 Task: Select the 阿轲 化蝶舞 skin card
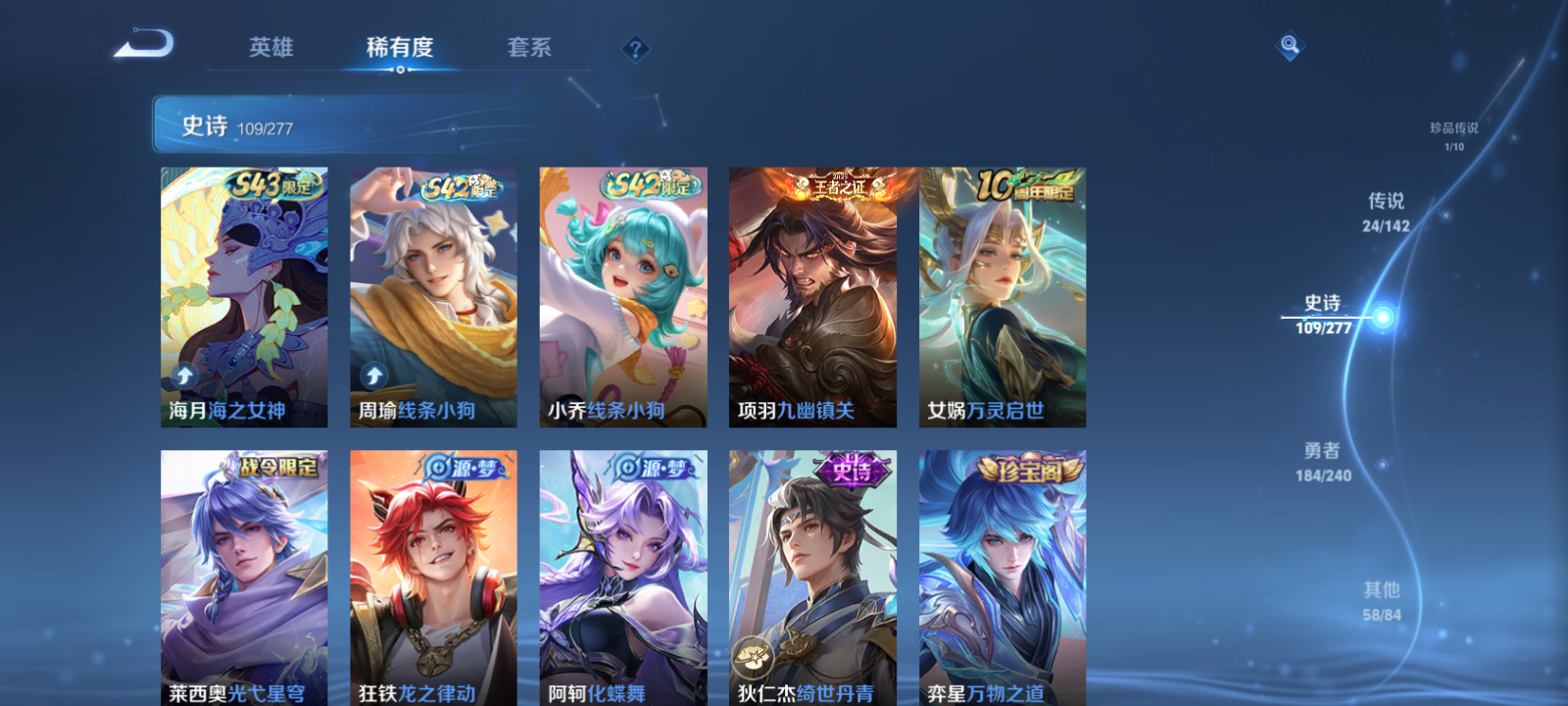pos(623,579)
